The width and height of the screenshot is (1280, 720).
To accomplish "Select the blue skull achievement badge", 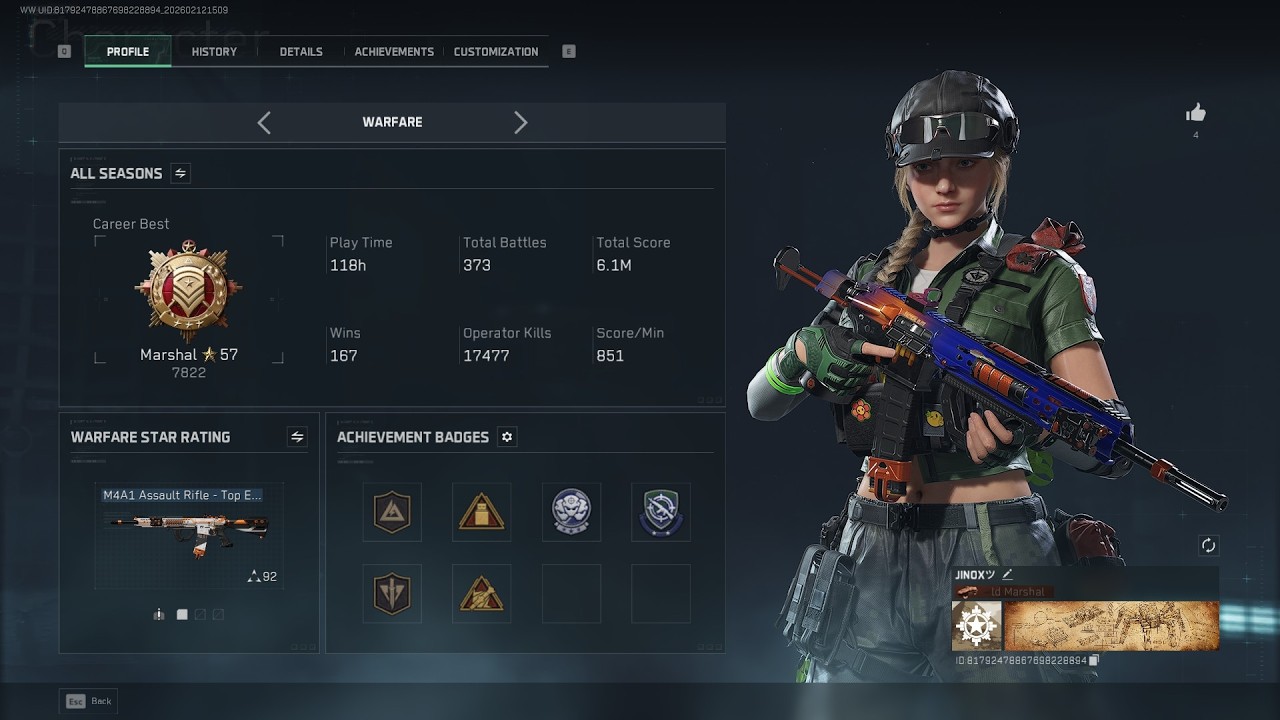I will click(571, 512).
